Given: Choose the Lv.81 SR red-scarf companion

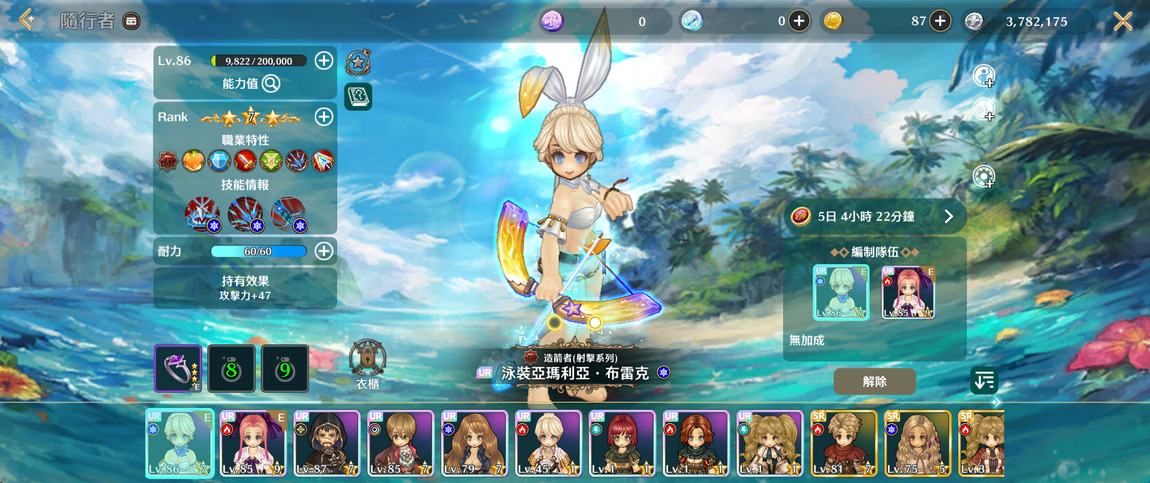Looking at the screenshot, I should click(844, 443).
